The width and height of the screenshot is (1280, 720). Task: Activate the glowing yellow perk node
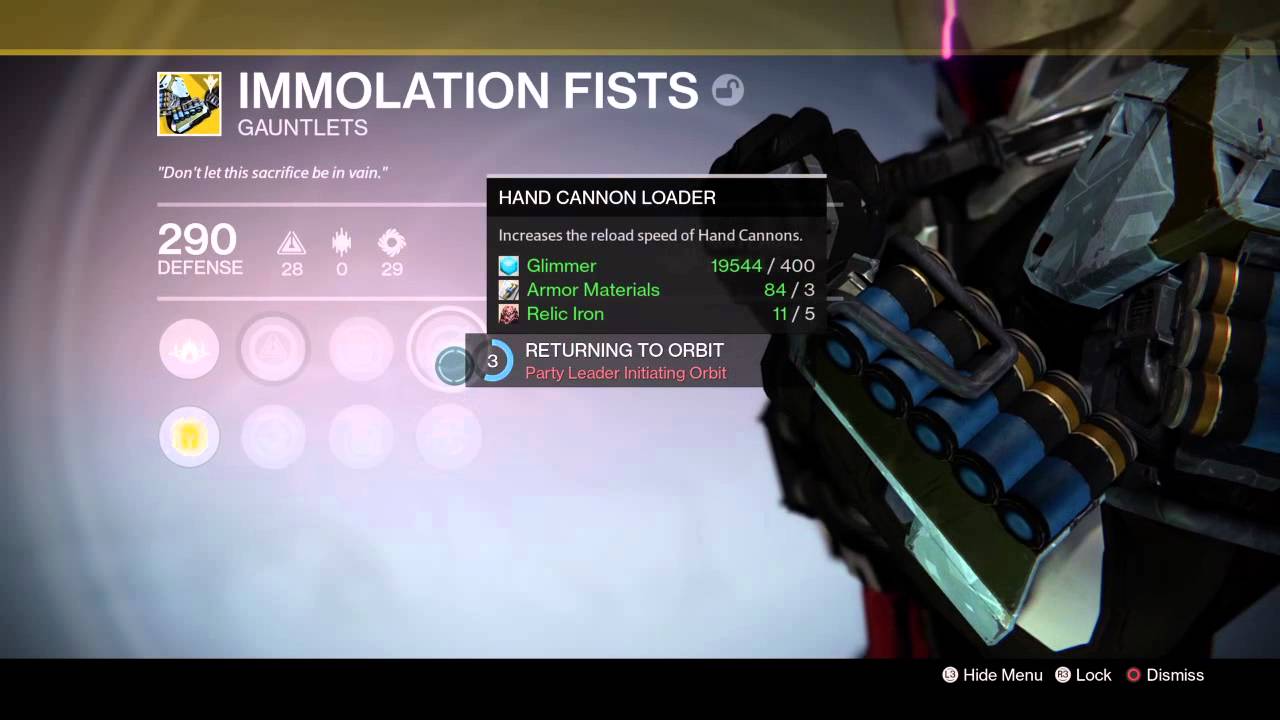coord(189,436)
